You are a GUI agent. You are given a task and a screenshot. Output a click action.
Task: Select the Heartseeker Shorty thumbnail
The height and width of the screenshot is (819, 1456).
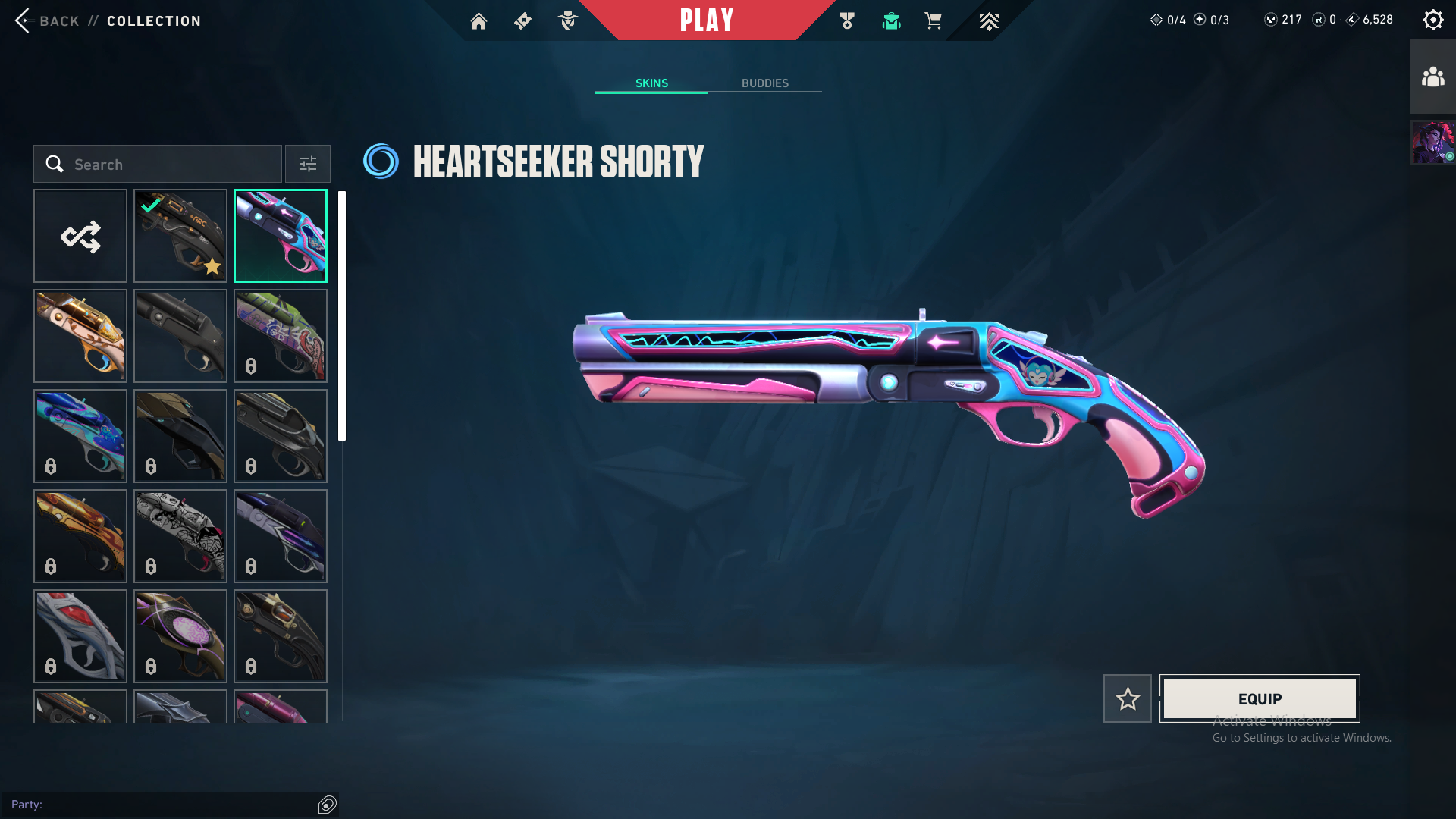(x=281, y=236)
